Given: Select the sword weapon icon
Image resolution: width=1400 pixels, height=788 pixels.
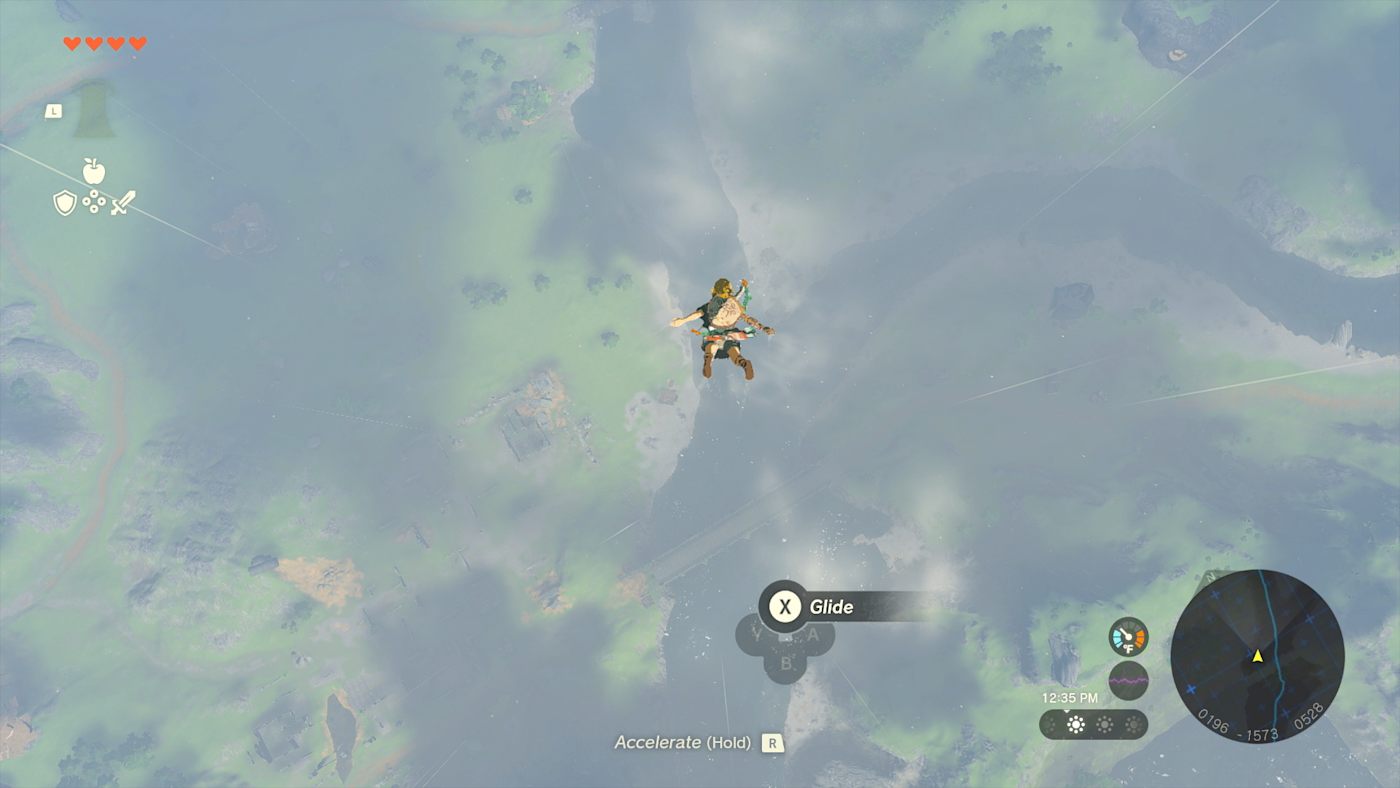Looking at the screenshot, I should click(x=123, y=203).
